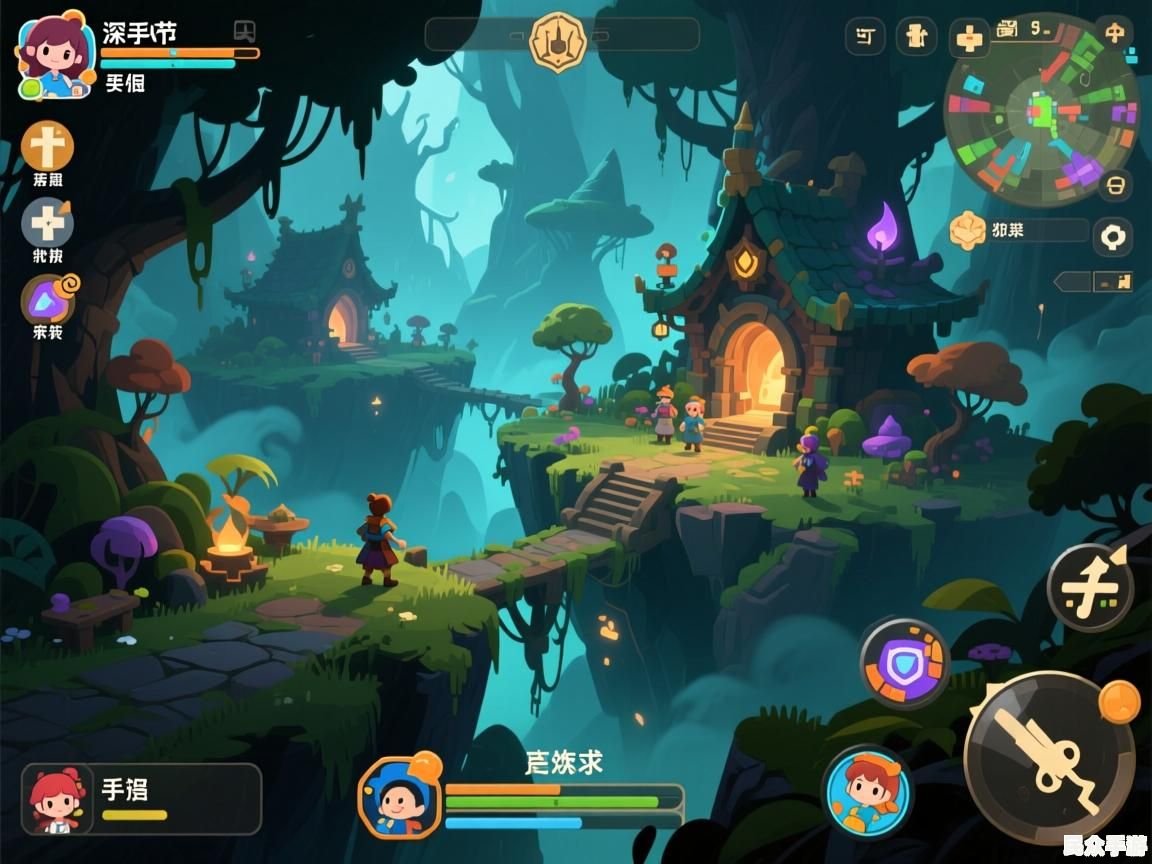Open the circular minimap
This screenshot has width=1152, height=864.
[1040, 112]
